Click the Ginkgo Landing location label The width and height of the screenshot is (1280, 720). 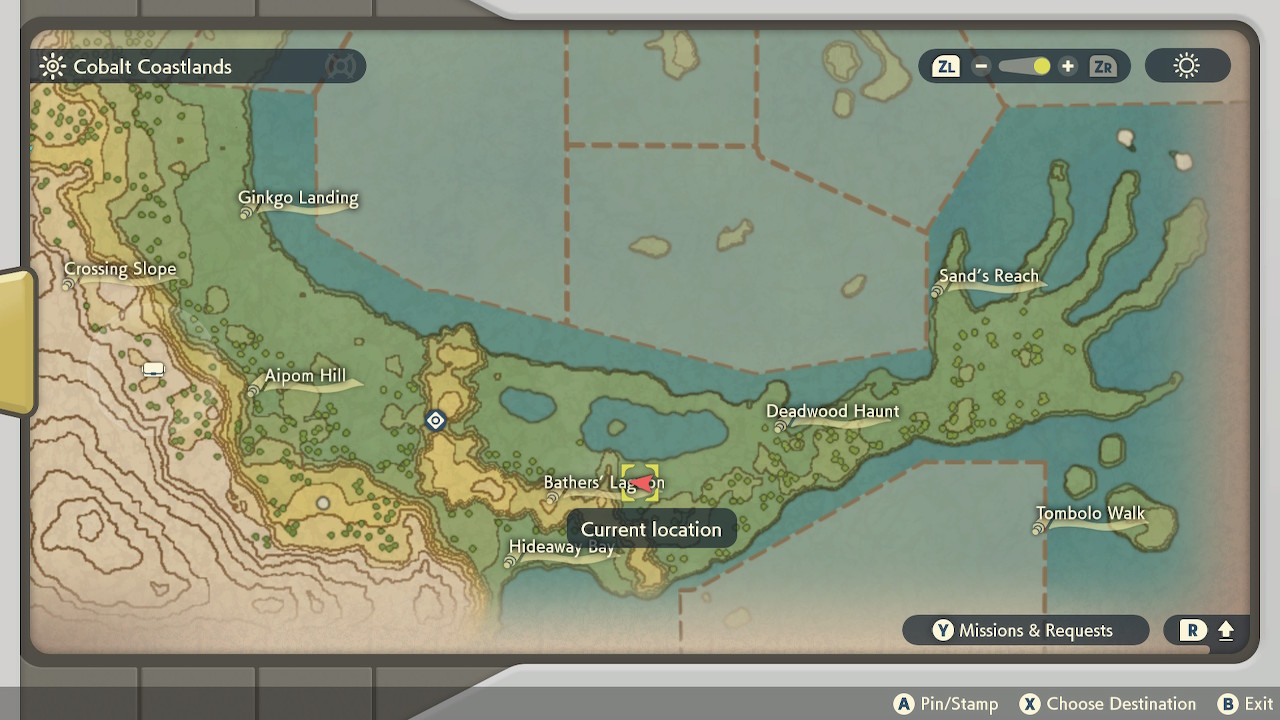pos(297,198)
